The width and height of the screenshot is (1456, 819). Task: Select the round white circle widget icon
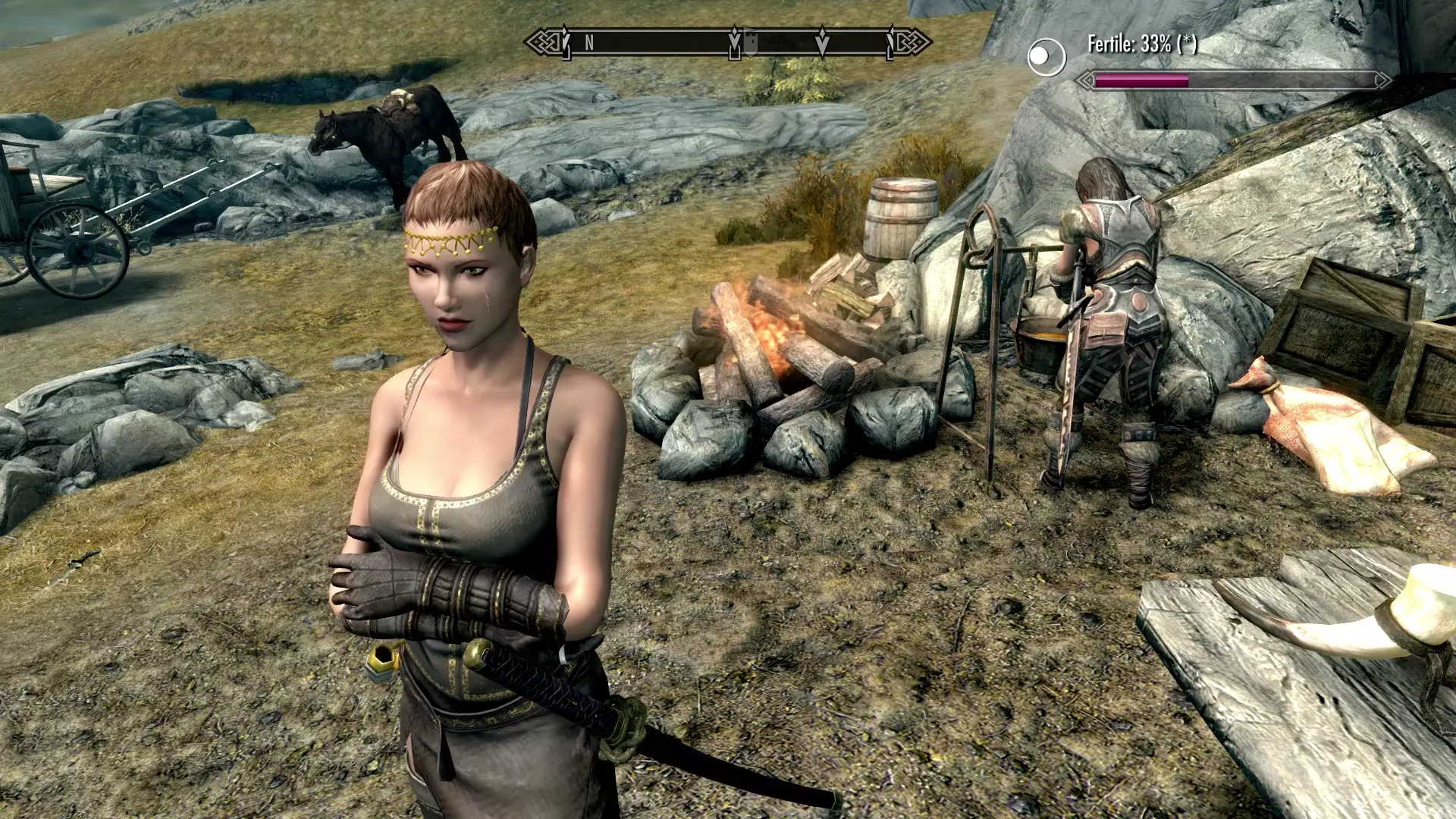click(x=1046, y=57)
